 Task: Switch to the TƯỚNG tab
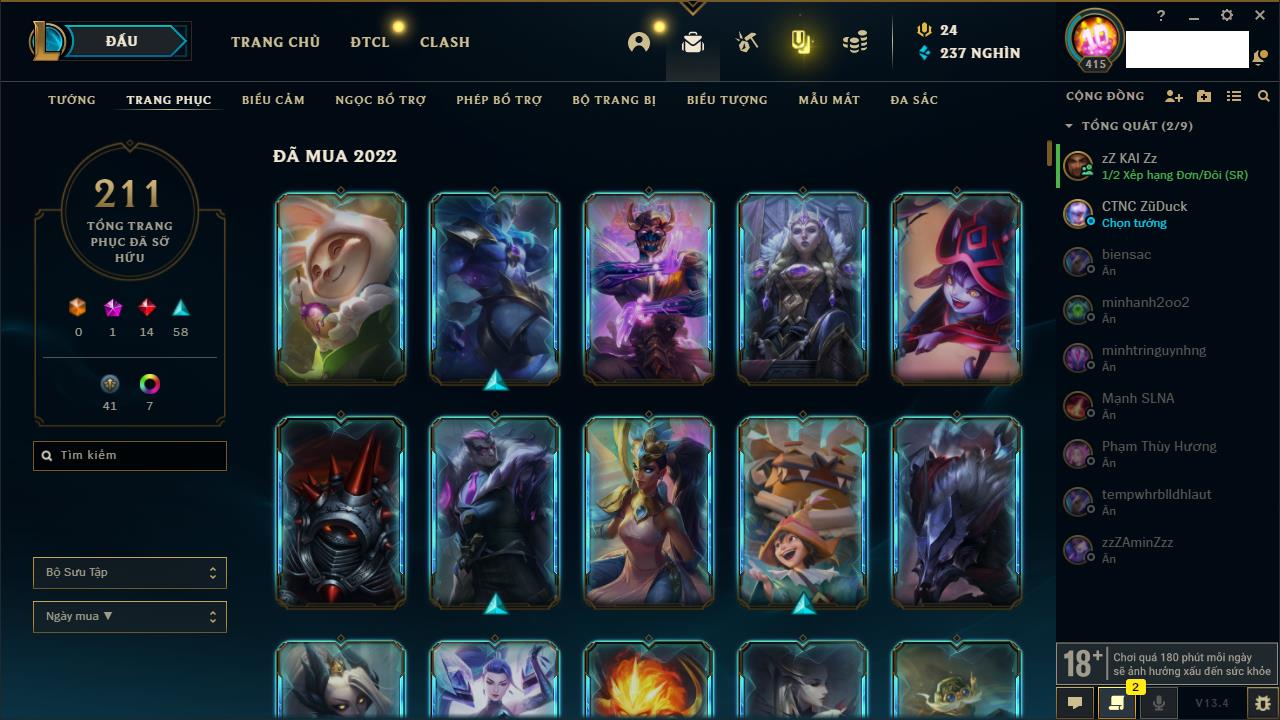pyautogui.click(x=72, y=100)
